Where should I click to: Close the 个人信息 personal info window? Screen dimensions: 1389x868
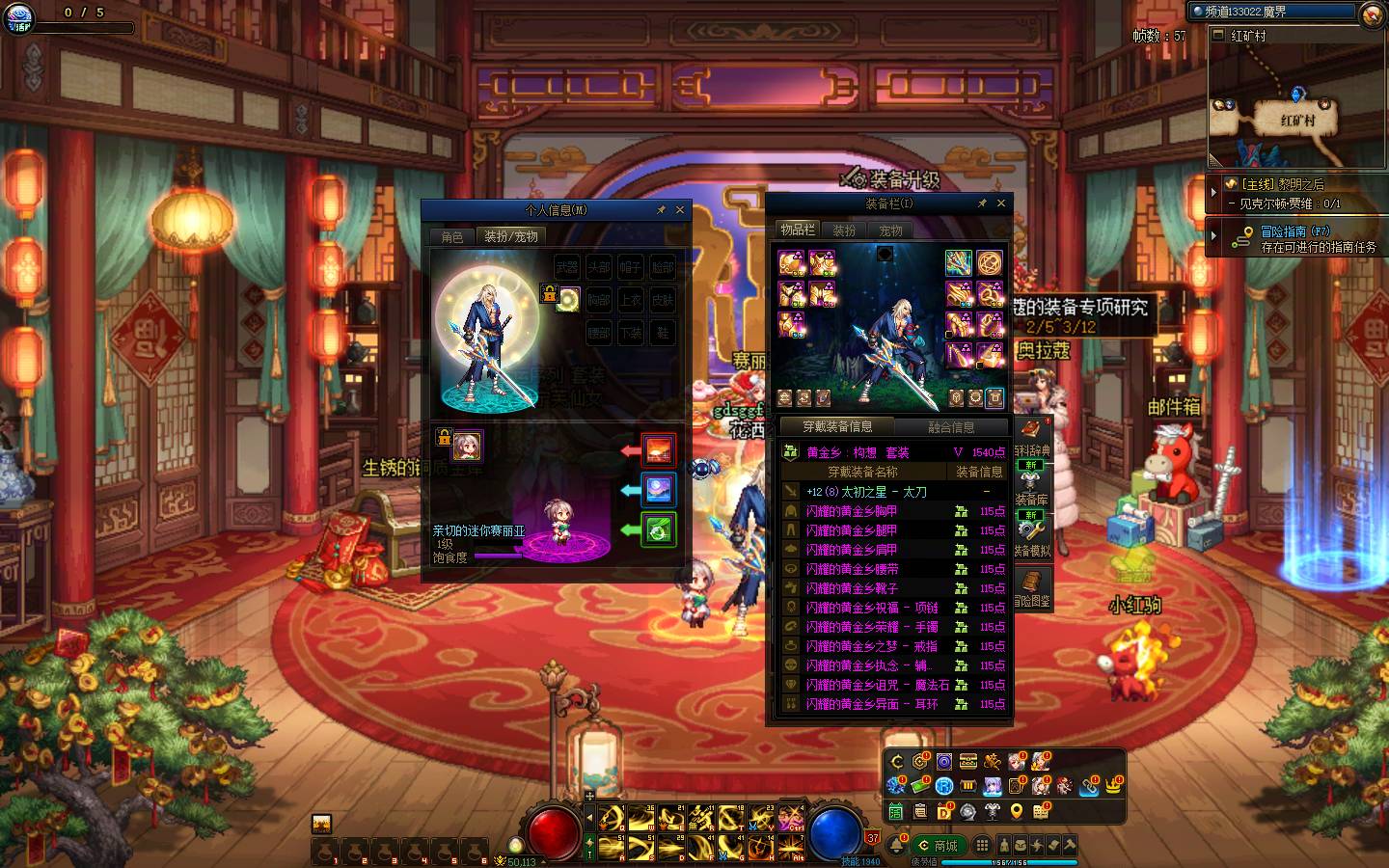coord(680,209)
